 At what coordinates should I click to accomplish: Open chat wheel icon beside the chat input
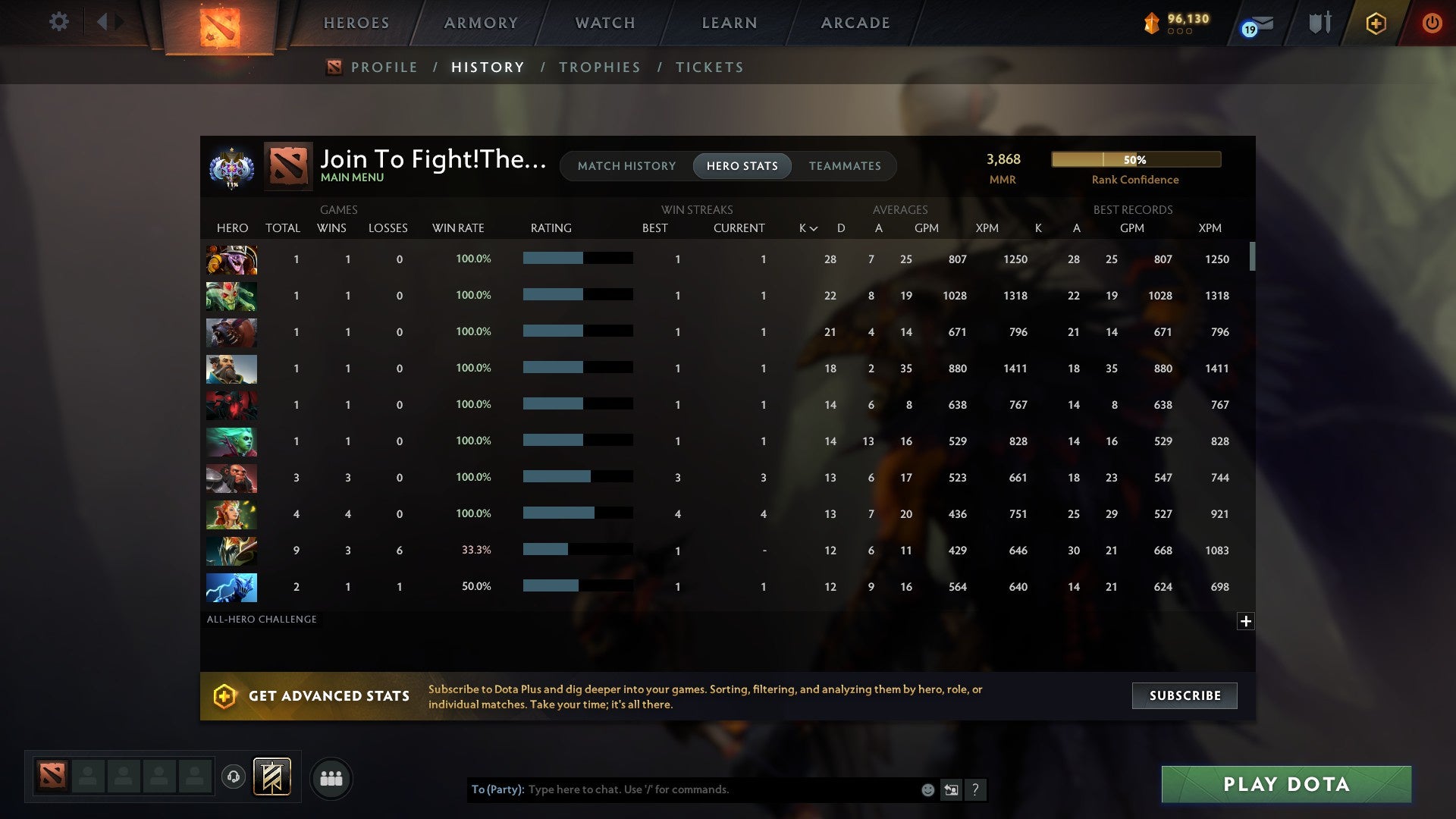pos(951,789)
